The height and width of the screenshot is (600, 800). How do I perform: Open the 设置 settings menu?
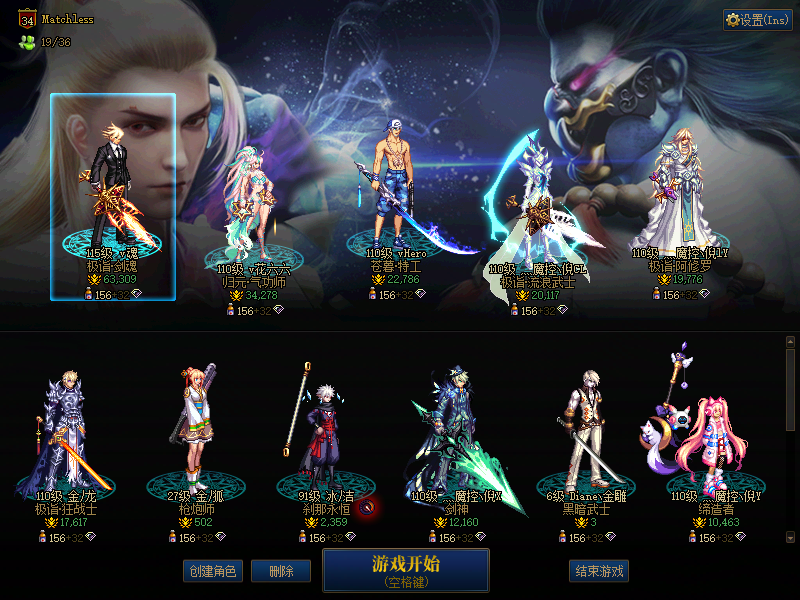point(757,20)
